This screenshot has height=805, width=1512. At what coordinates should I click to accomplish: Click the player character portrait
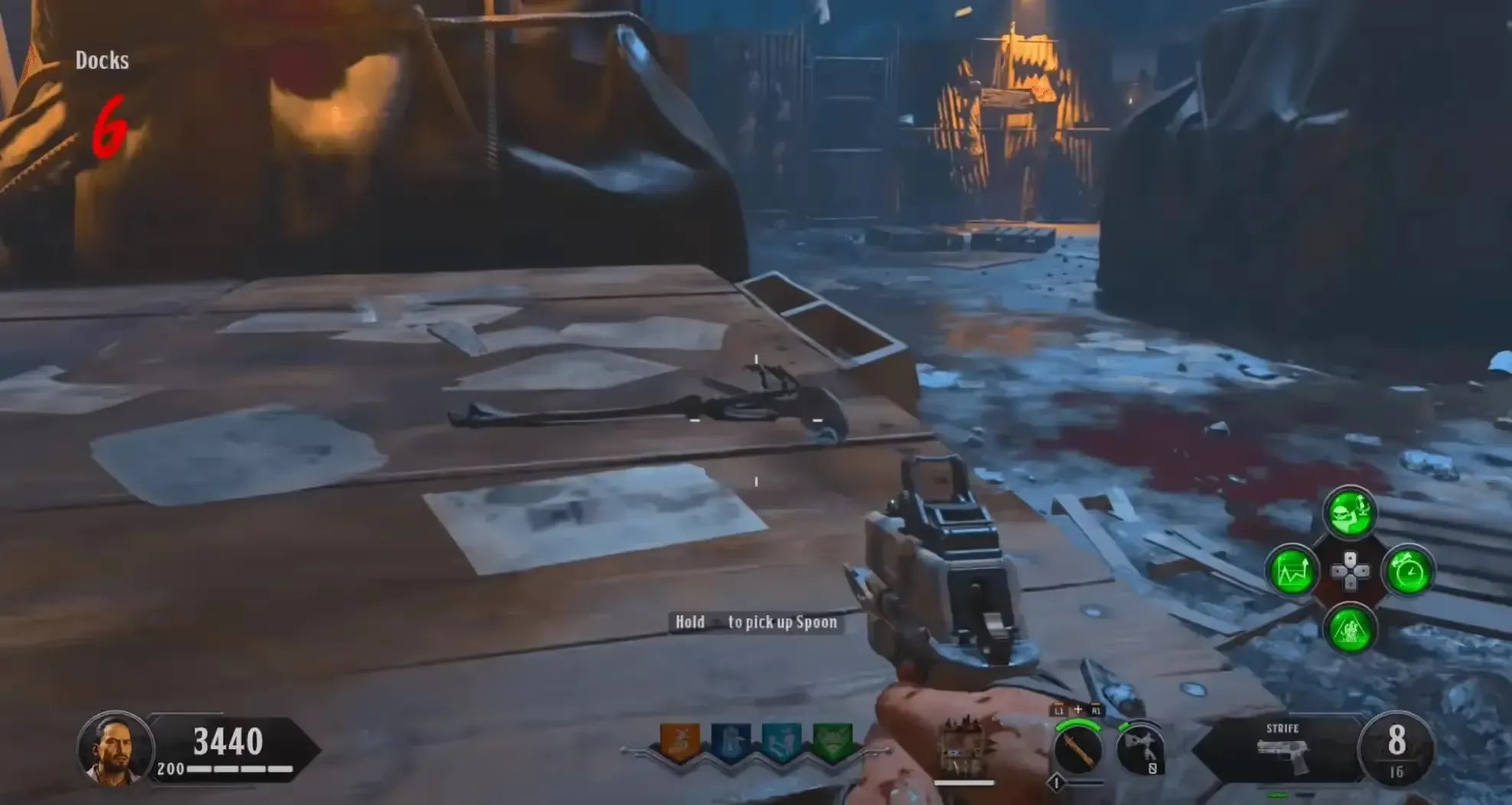pyautogui.click(x=114, y=749)
